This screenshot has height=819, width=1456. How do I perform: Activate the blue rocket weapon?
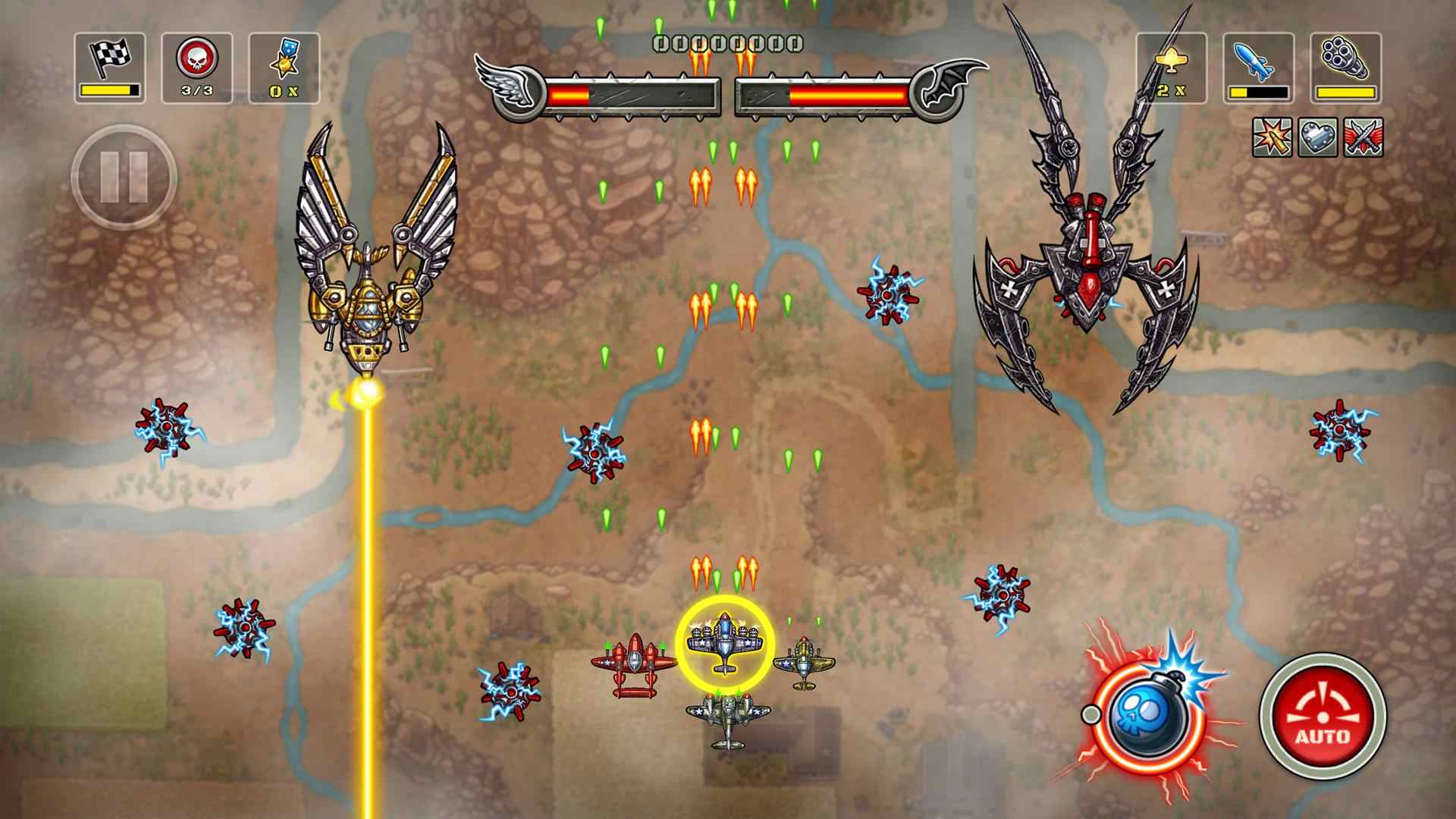[x=1258, y=67]
